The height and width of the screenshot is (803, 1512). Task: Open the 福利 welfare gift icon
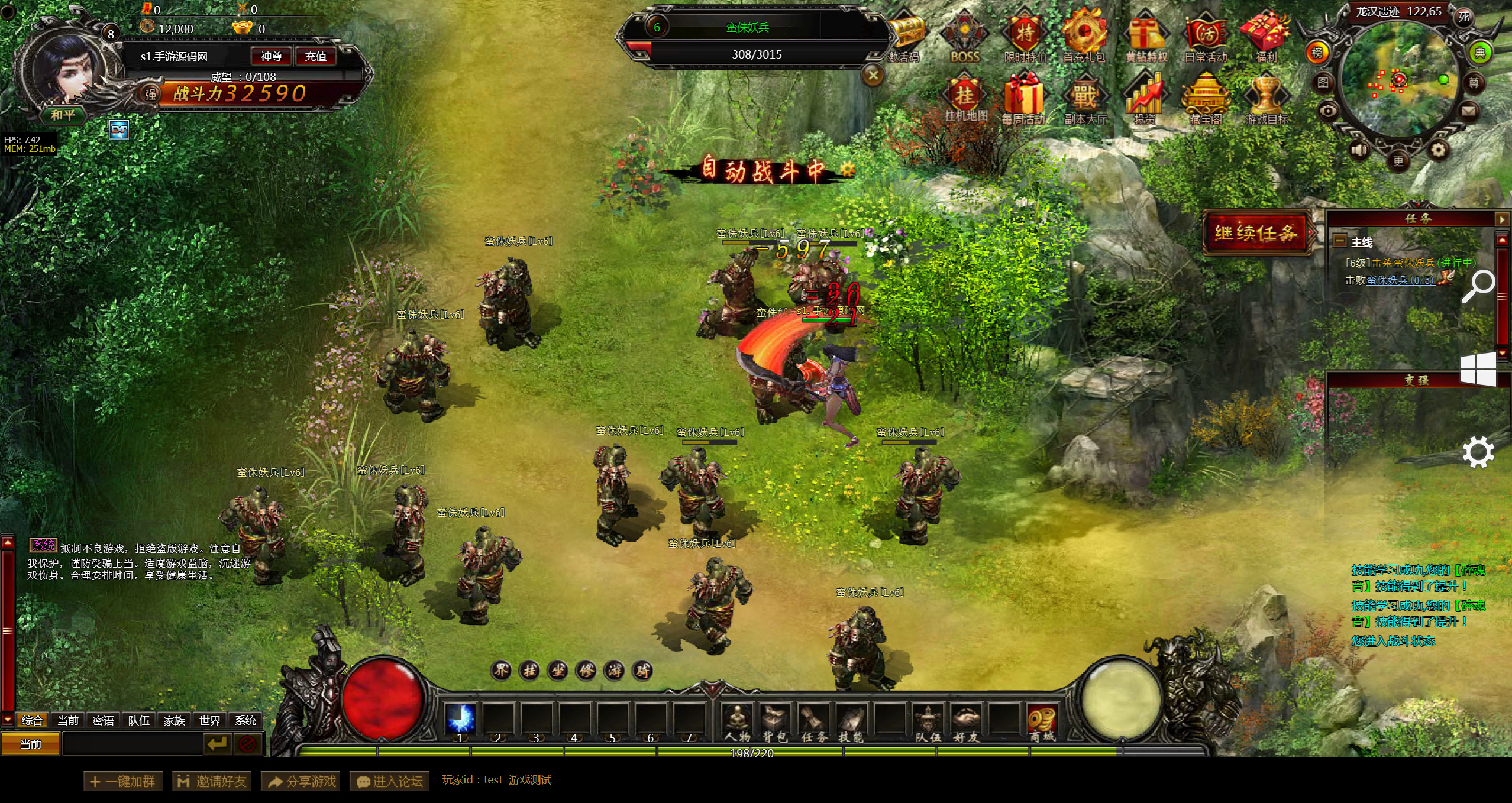coord(1266,35)
